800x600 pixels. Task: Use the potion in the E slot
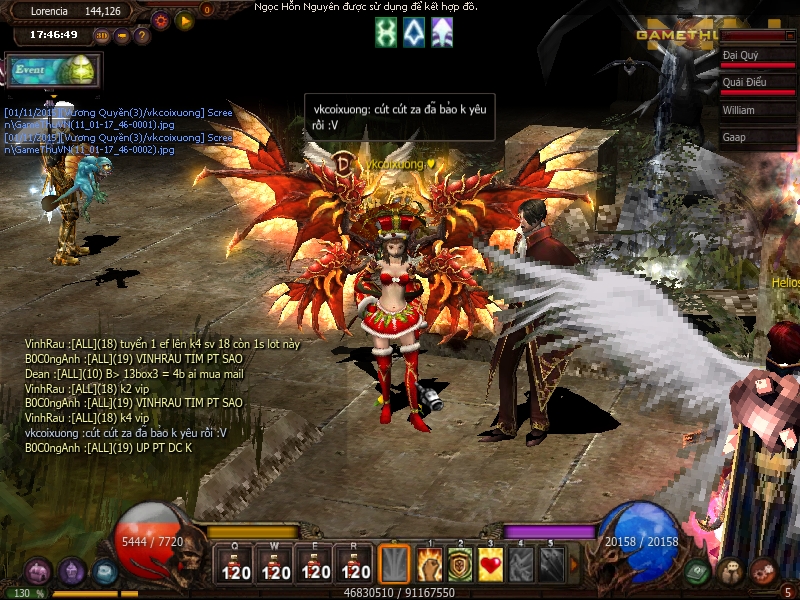click(x=316, y=566)
